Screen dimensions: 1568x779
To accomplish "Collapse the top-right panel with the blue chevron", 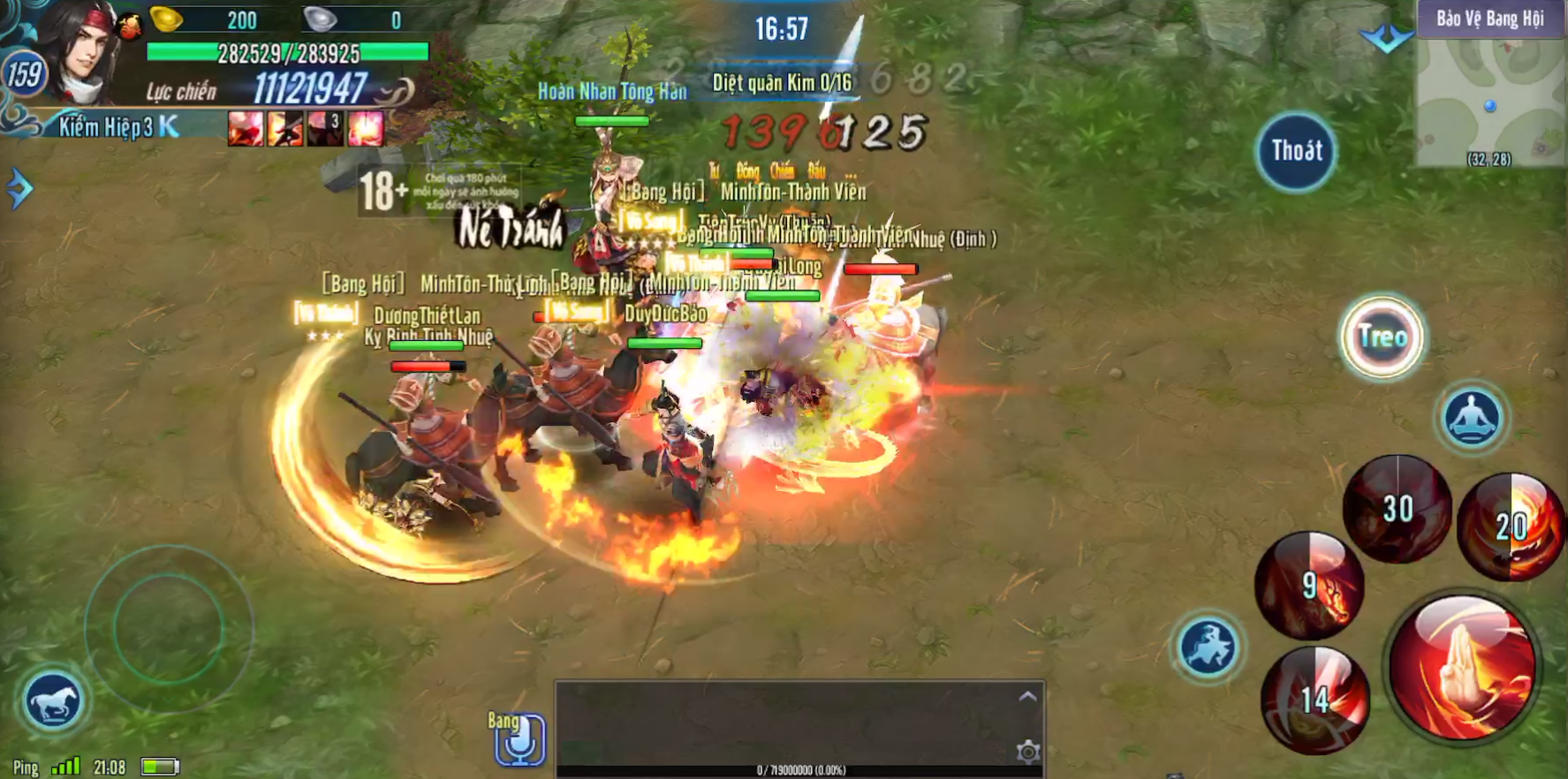I will tap(1385, 38).
